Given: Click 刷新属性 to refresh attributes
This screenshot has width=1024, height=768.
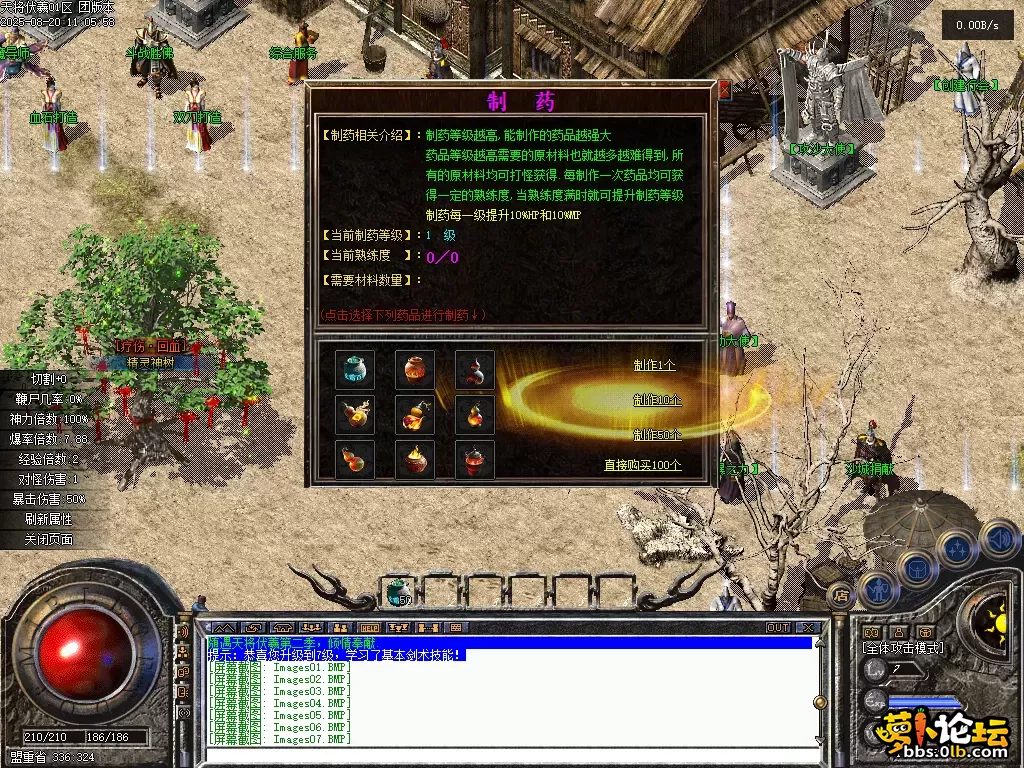Looking at the screenshot, I should click(49, 519).
